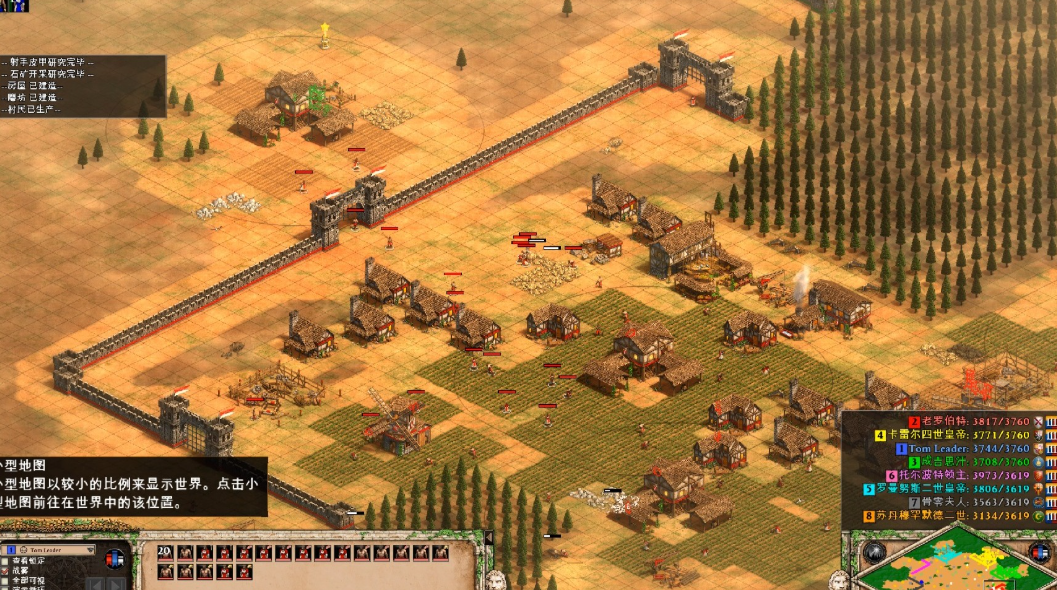1057x590 pixels.
Task: Click the left arrow button under the banner icon
Action: tap(95, 583)
